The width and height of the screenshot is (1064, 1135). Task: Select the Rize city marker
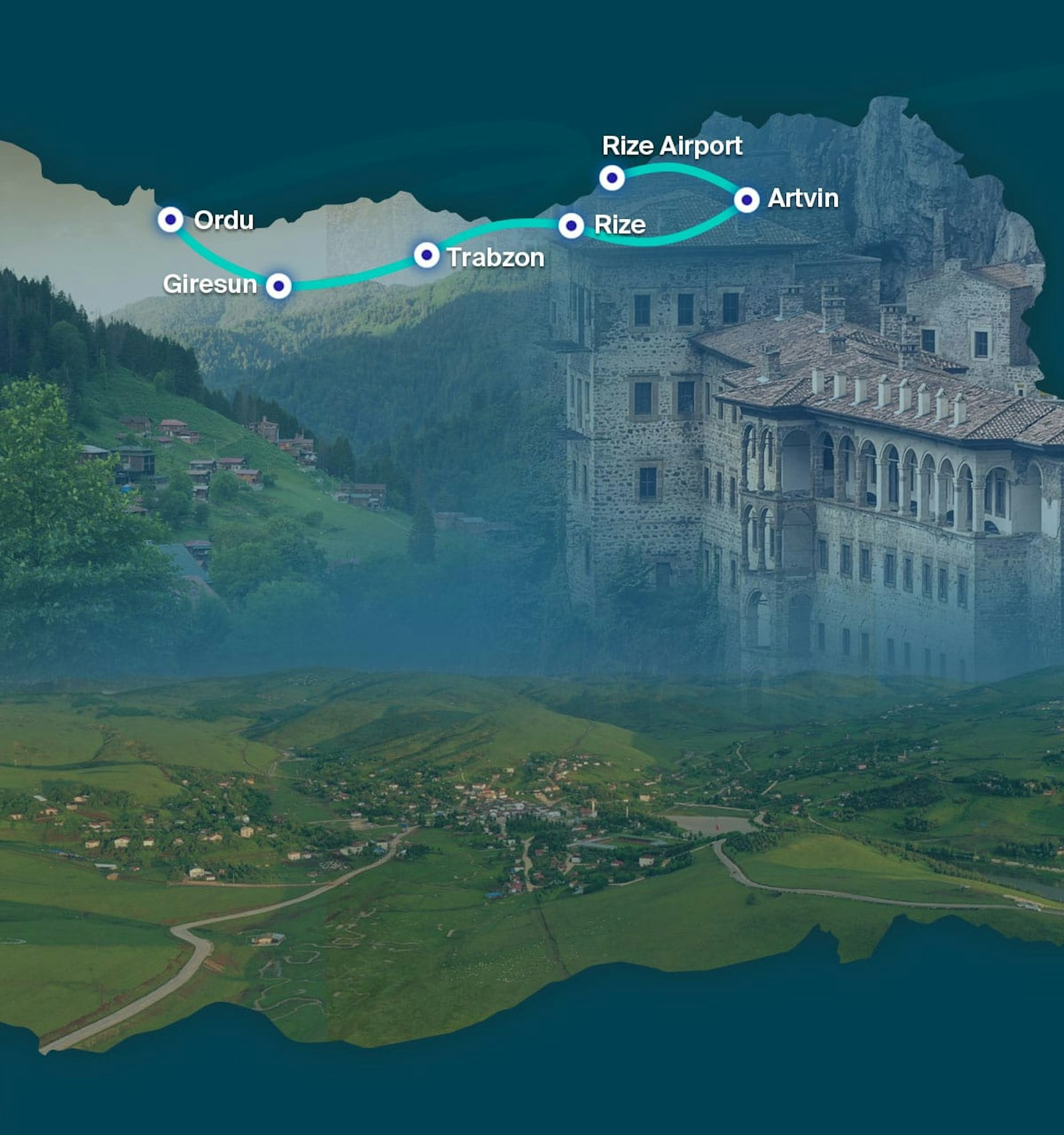(x=571, y=226)
